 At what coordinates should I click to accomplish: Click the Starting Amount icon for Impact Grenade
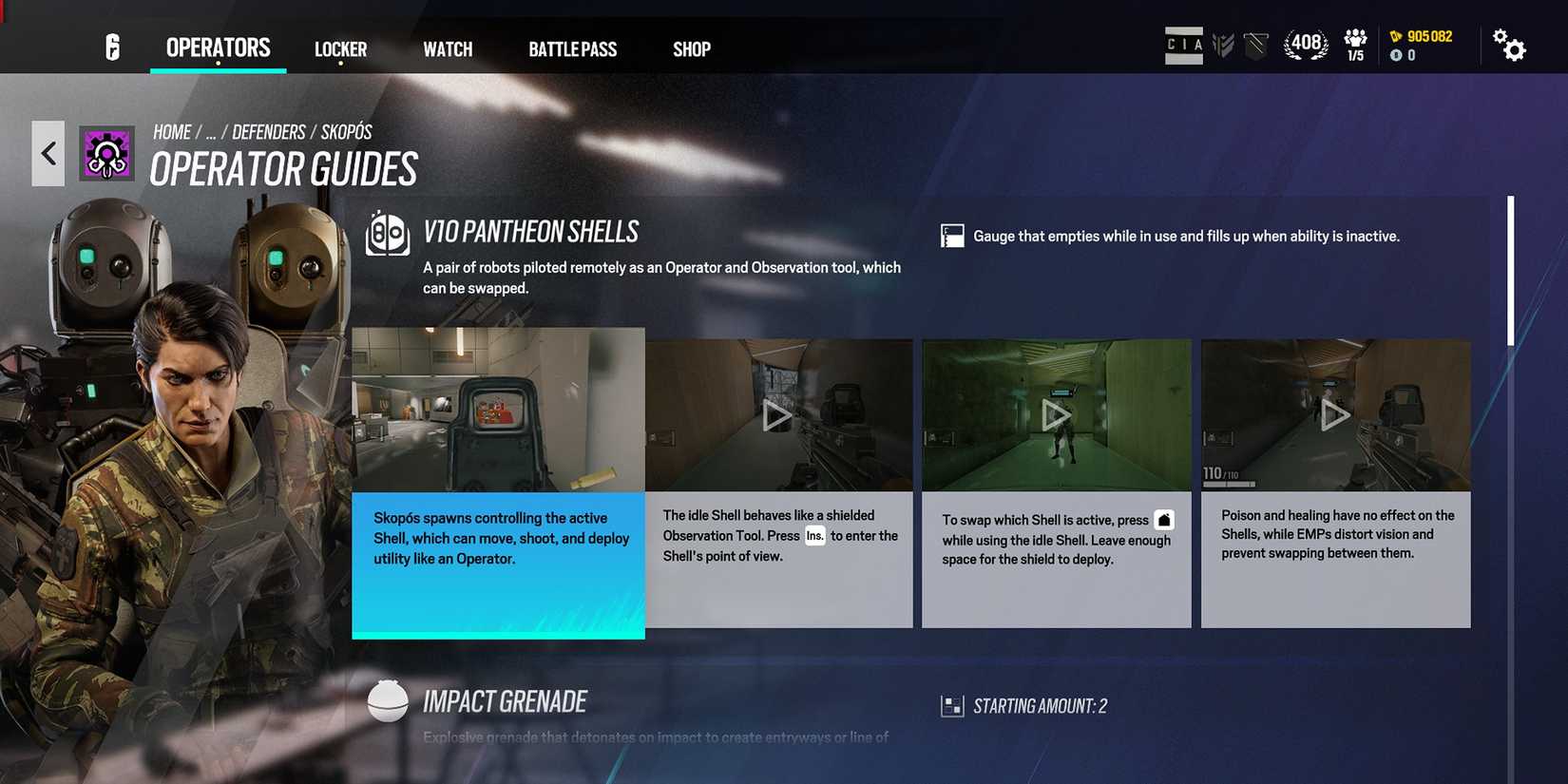(x=951, y=705)
